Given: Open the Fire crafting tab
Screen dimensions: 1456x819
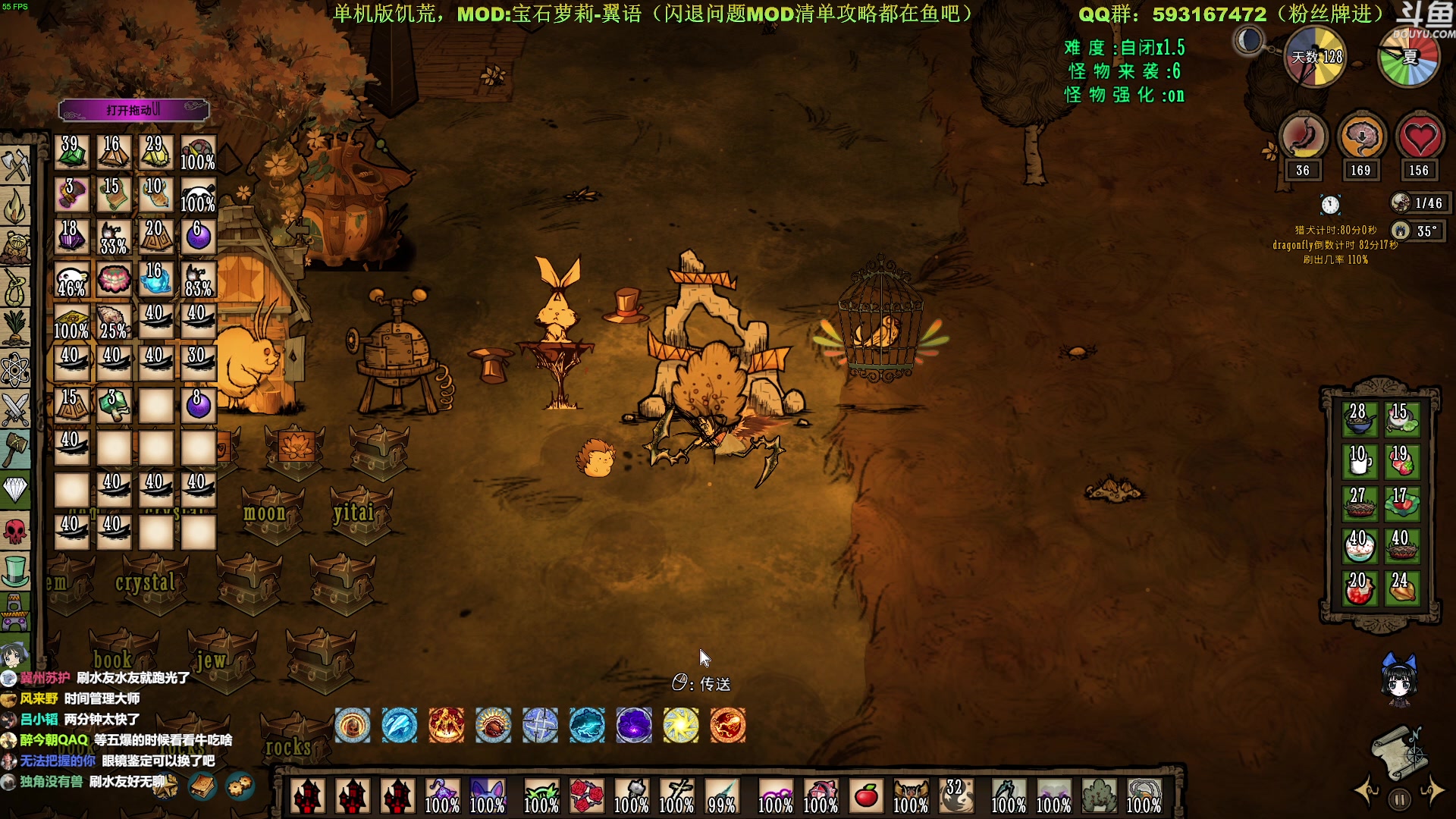Looking at the screenshot, I should [x=15, y=206].
